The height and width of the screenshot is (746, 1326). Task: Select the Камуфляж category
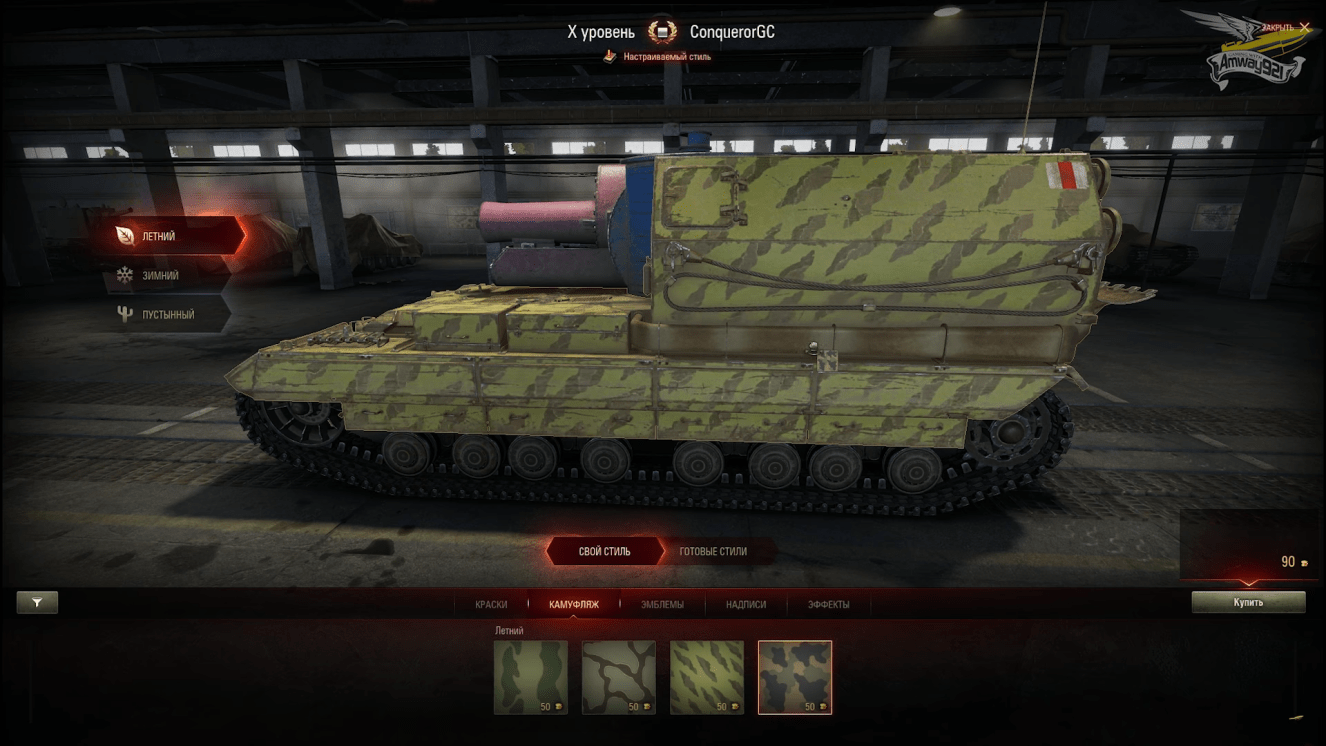point(573,604)
